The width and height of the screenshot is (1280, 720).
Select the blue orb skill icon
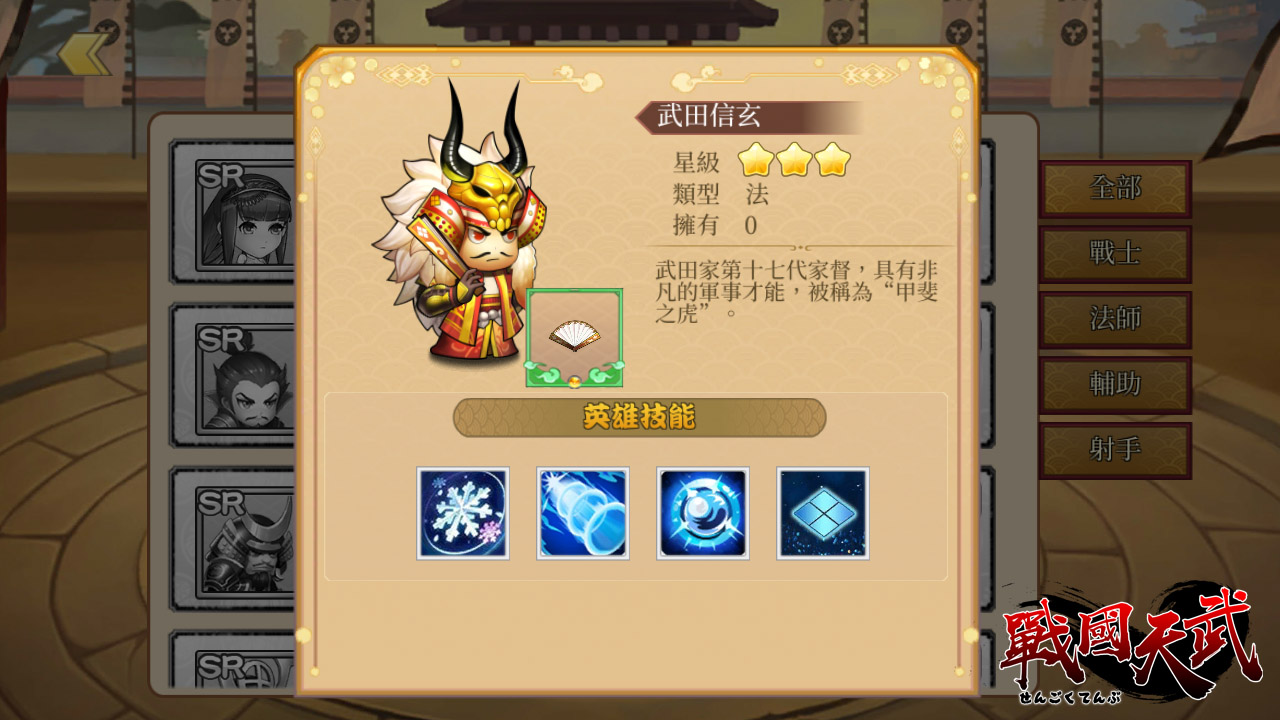coord(703,513)
